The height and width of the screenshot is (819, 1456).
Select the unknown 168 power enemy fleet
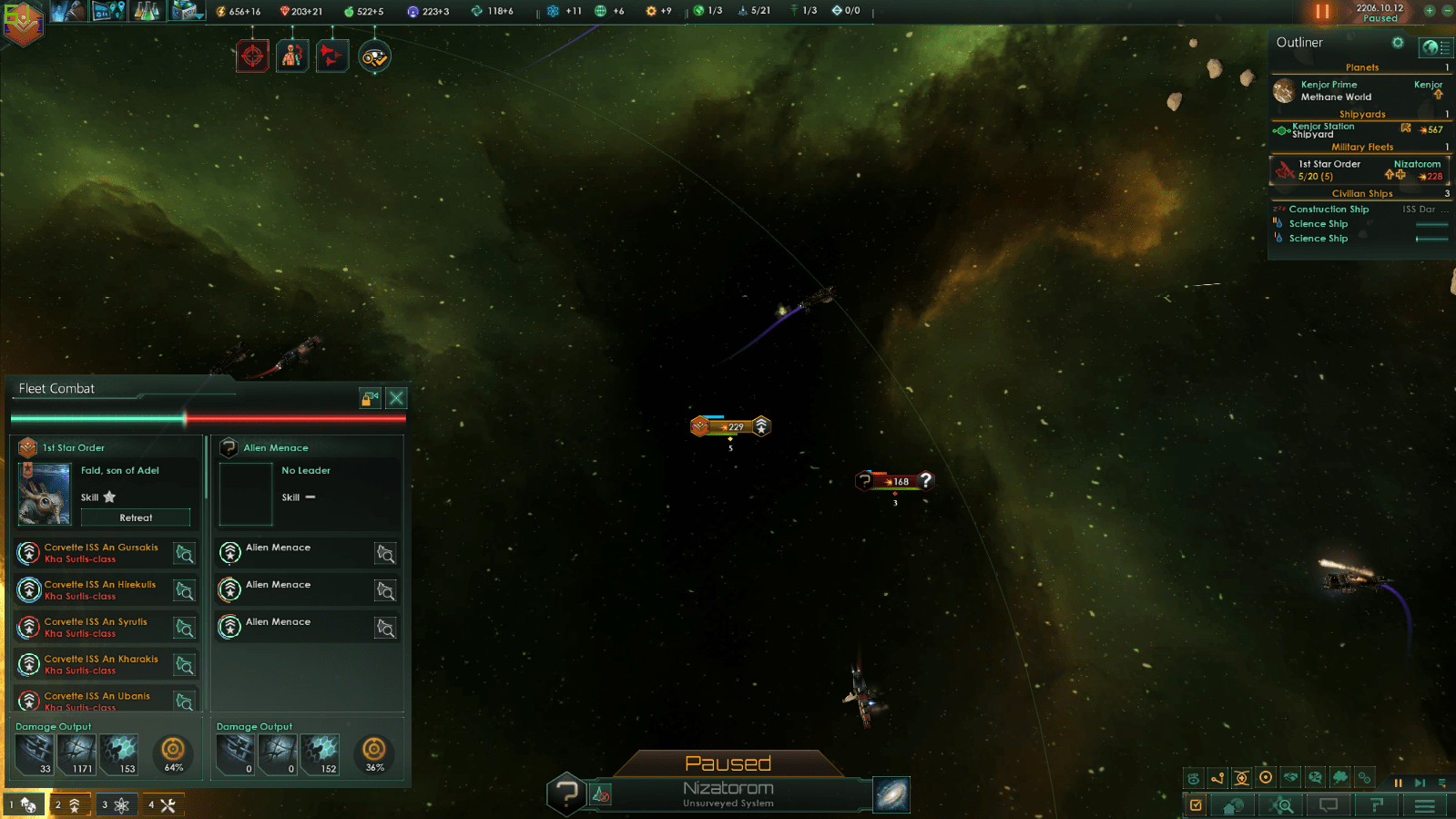896,481
